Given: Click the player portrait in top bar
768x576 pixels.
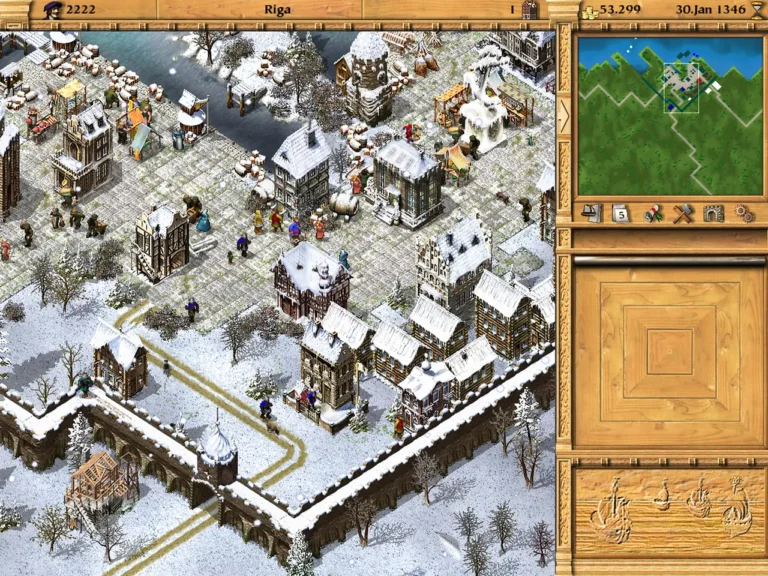Looking at the screenshot, I should click(x=53, y=10).
